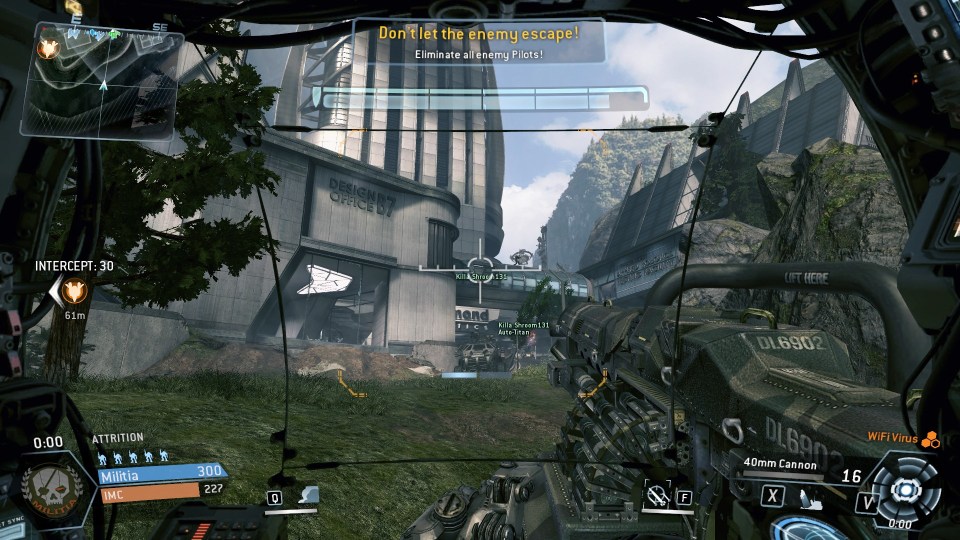Viewport: 960px width, 540px height.
Task: Select the 40mm Cannon weapon label
Action: click(x=779, y=464)
